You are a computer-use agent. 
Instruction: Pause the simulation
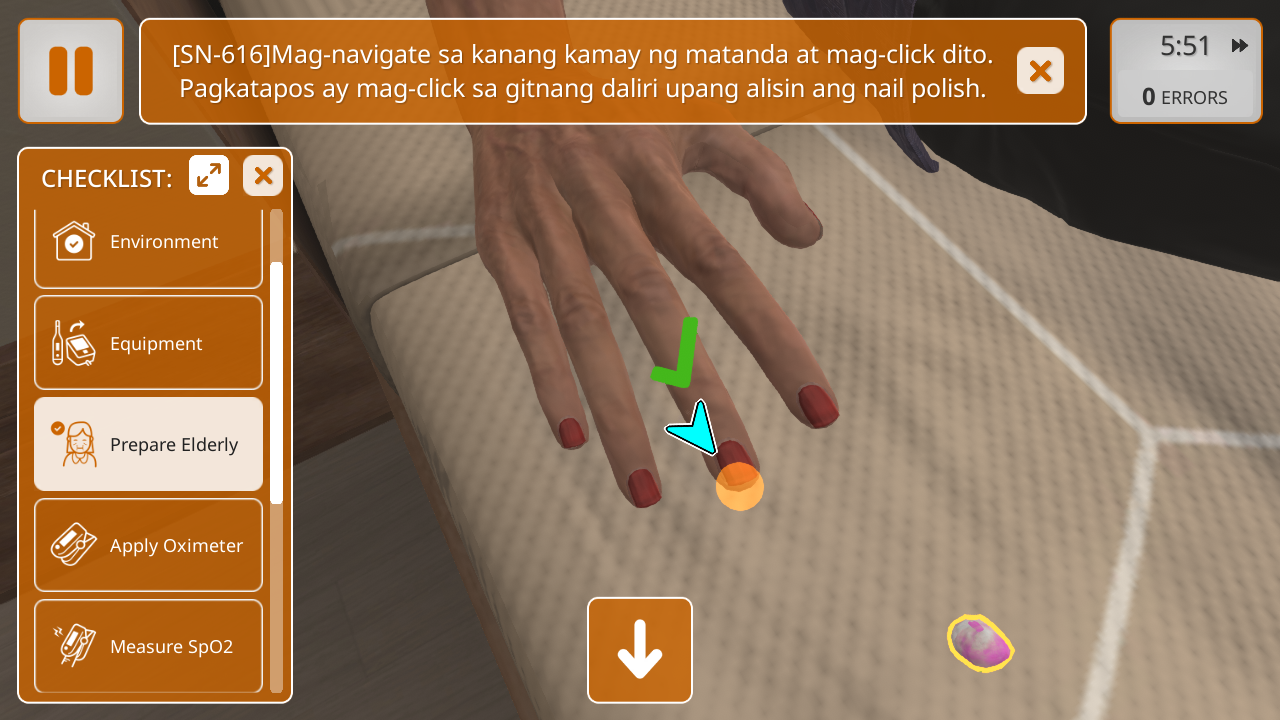[70, 71]
